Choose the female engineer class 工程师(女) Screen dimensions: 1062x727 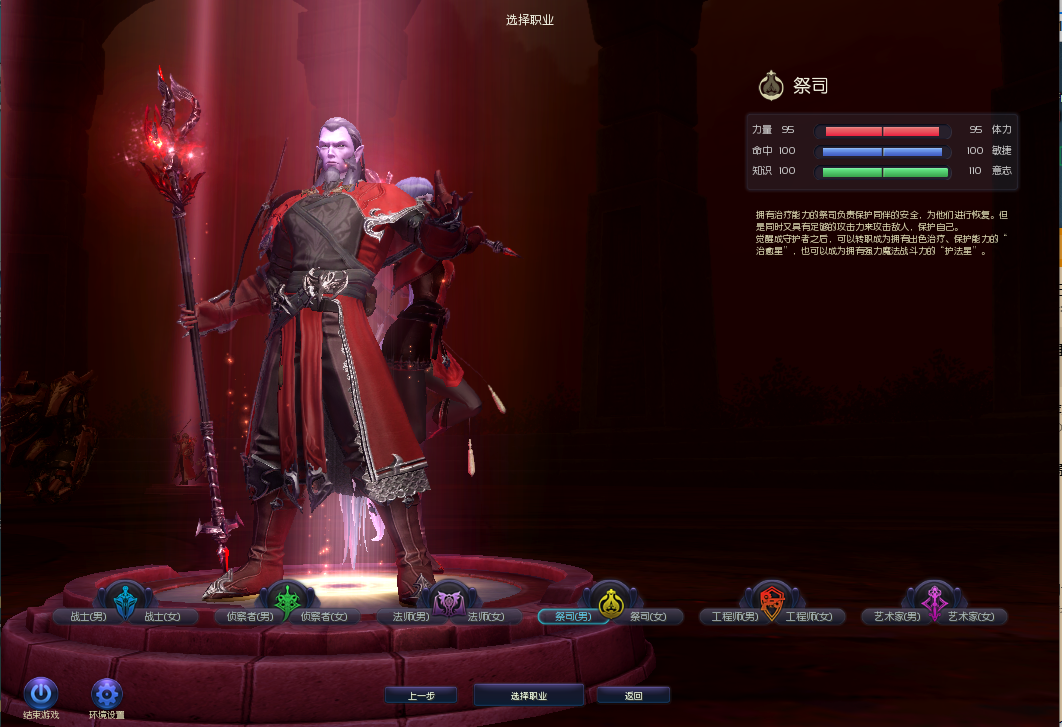click(x=811, y=617)
